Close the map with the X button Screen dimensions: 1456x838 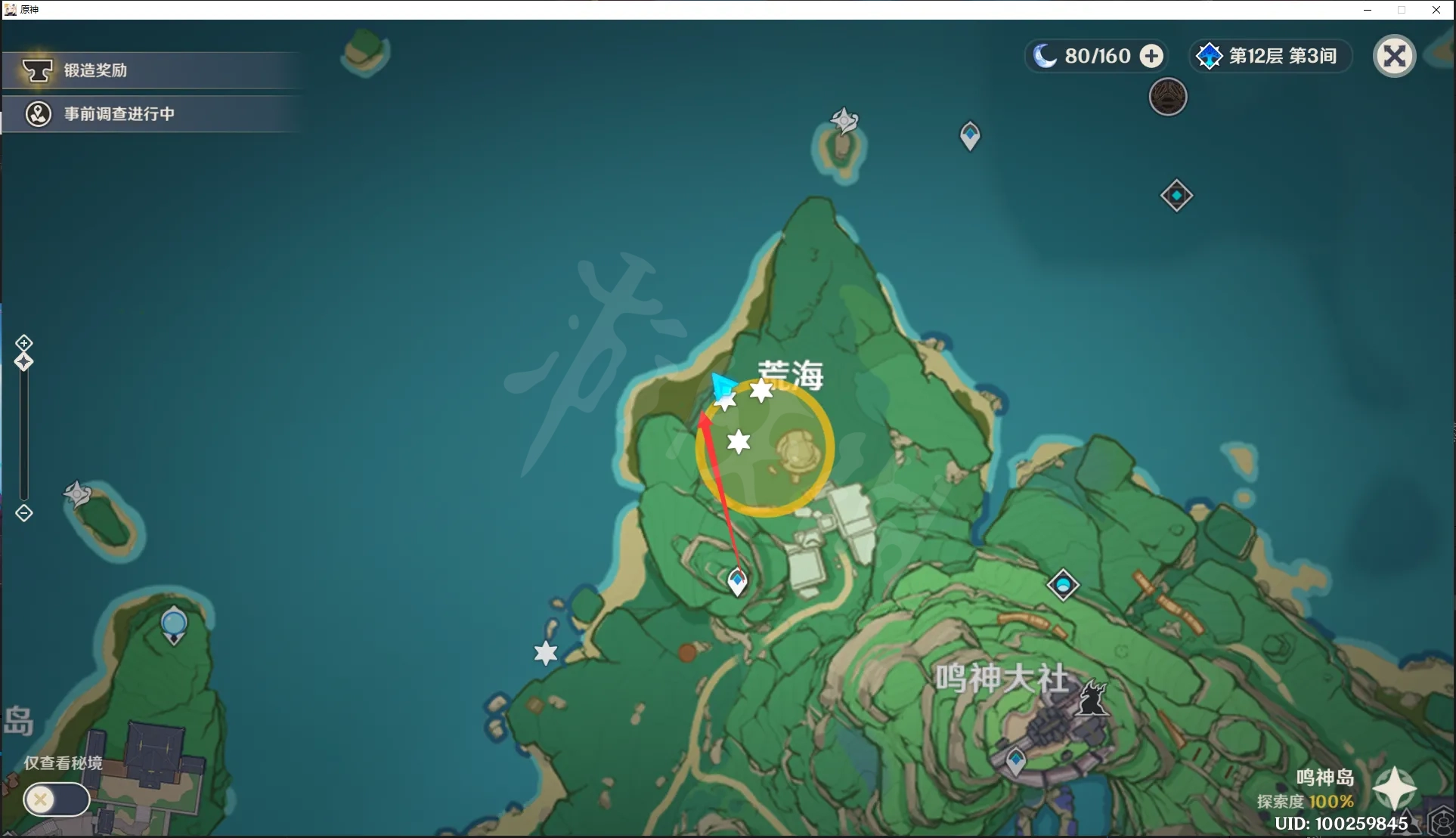[1394, 56]
